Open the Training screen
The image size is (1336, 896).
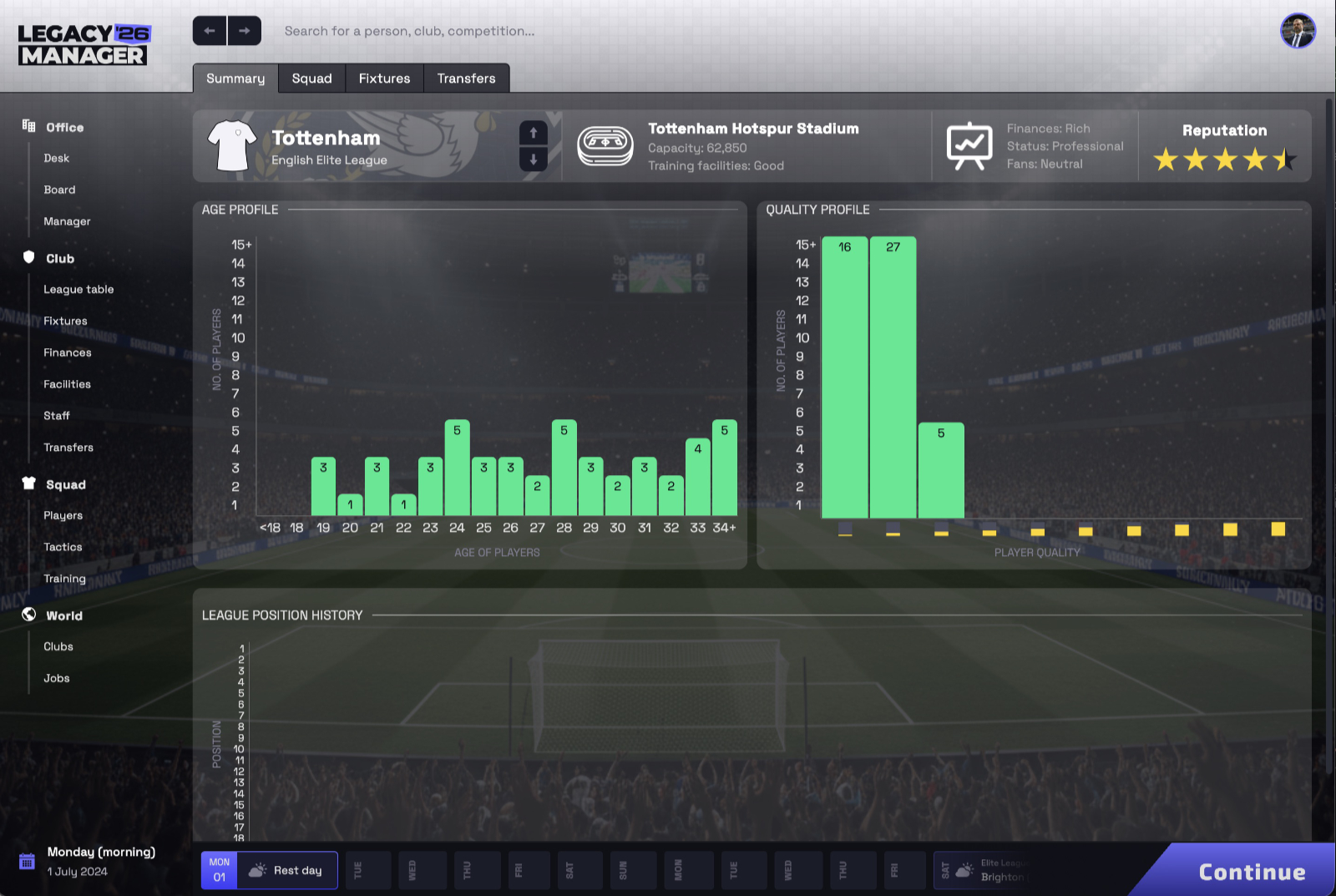64,578
